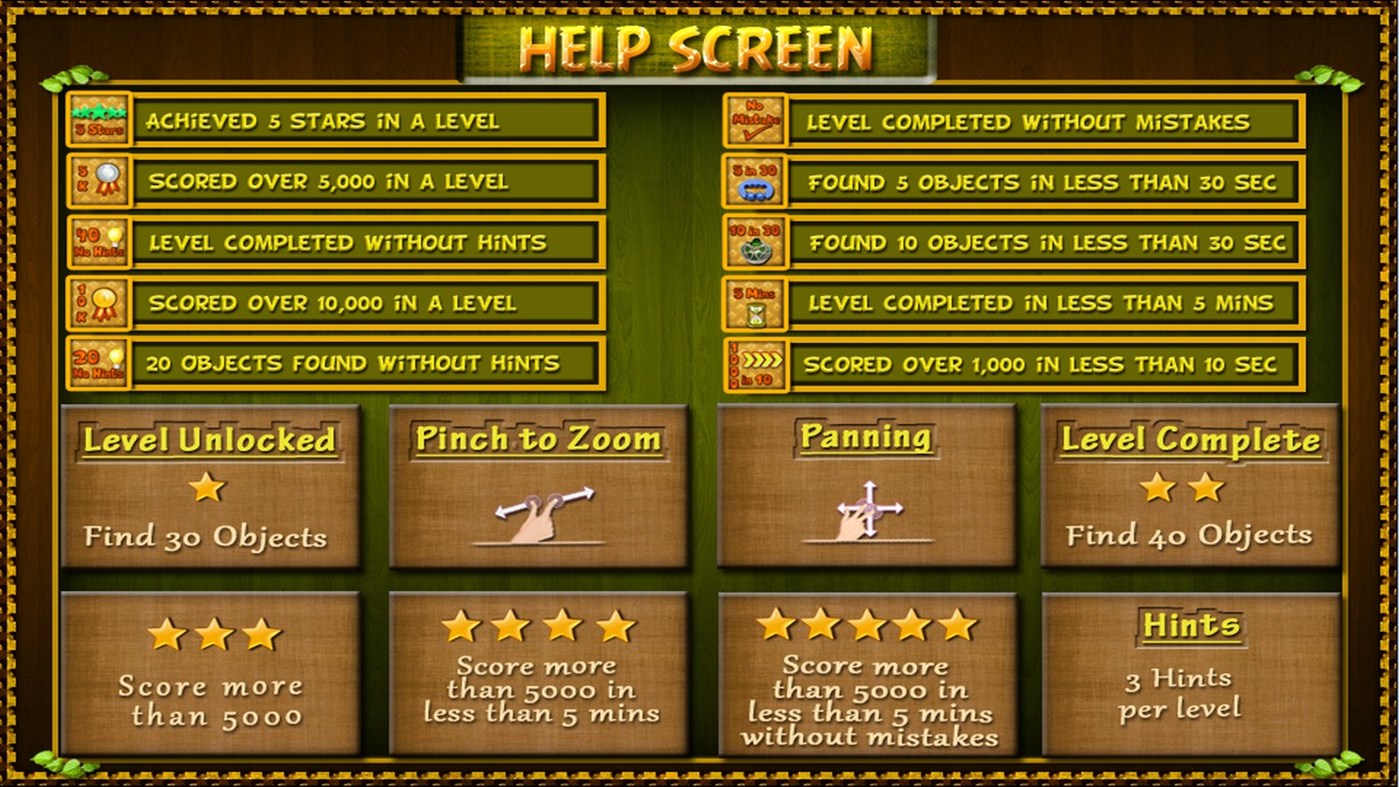Image resolution: width=1399 pixels, height=787 pixels.
Task: Select the five-star rating panel
Action: pos(866,673)
